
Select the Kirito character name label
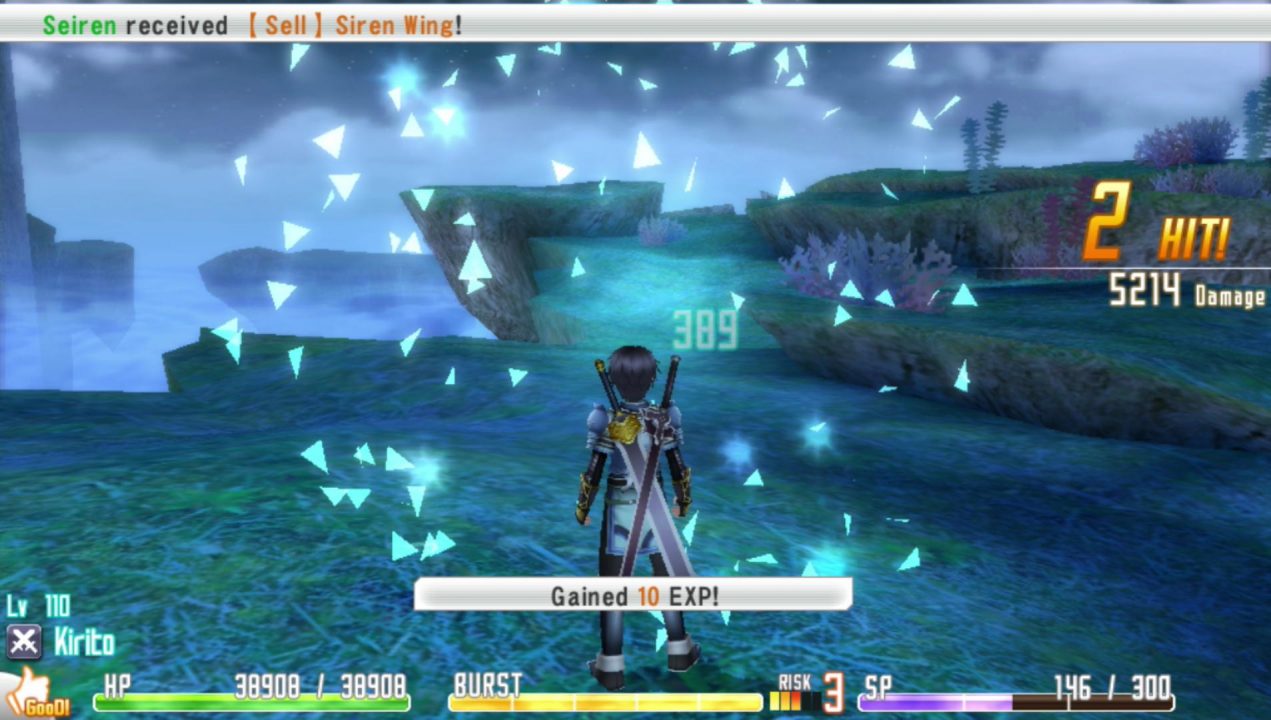point(84,643)
